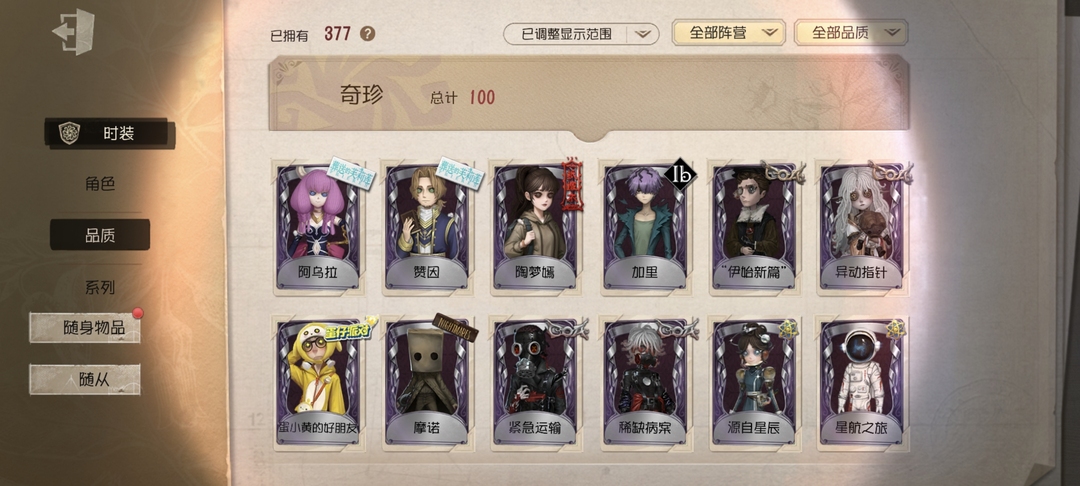Select the 星航之旅 astronaut costume card
Image resolution: width=1080 pixels, height=486 pixels.
point(861,382)
